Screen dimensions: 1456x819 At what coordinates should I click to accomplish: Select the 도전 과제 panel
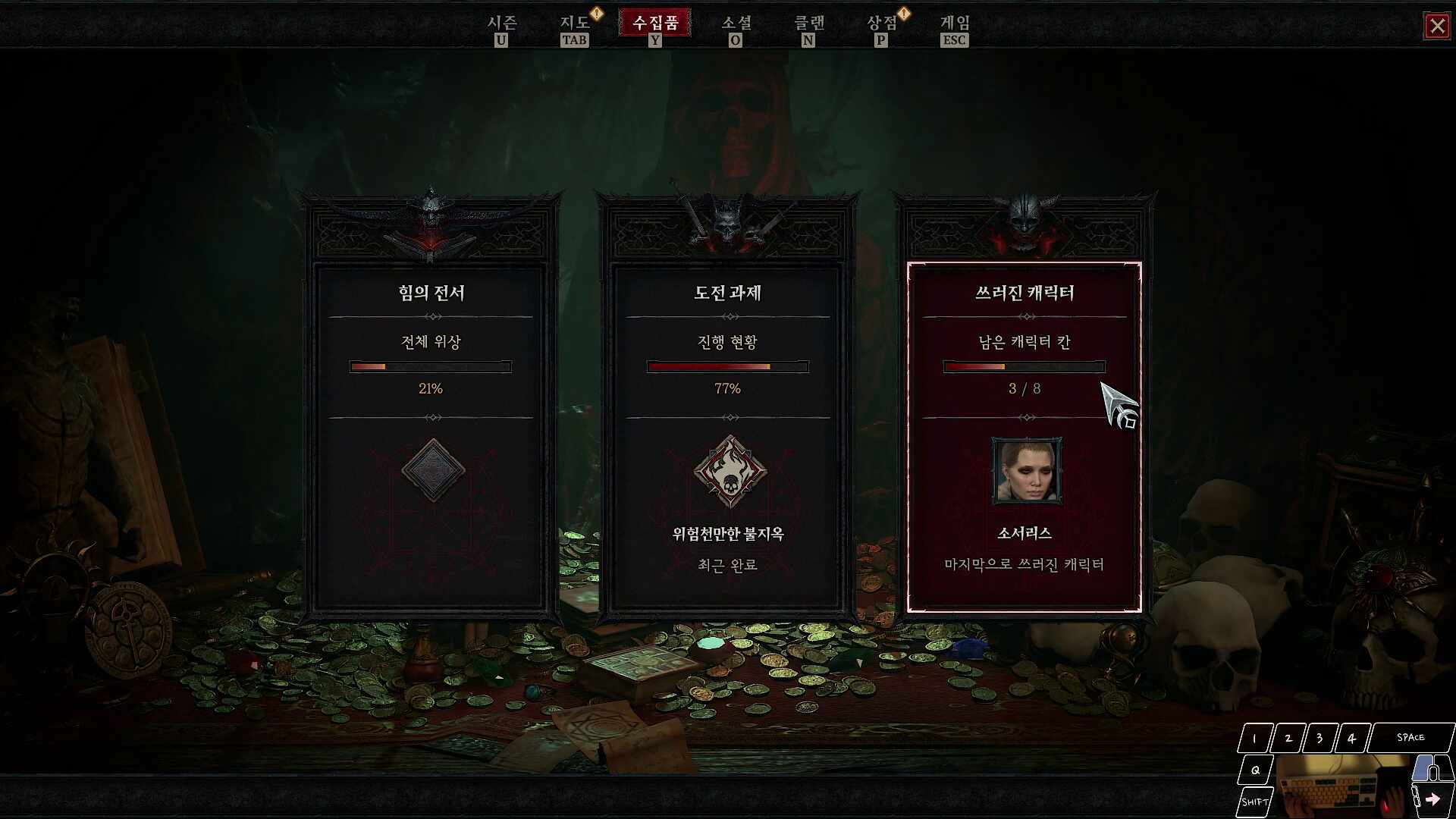click(x=726, y=436)
